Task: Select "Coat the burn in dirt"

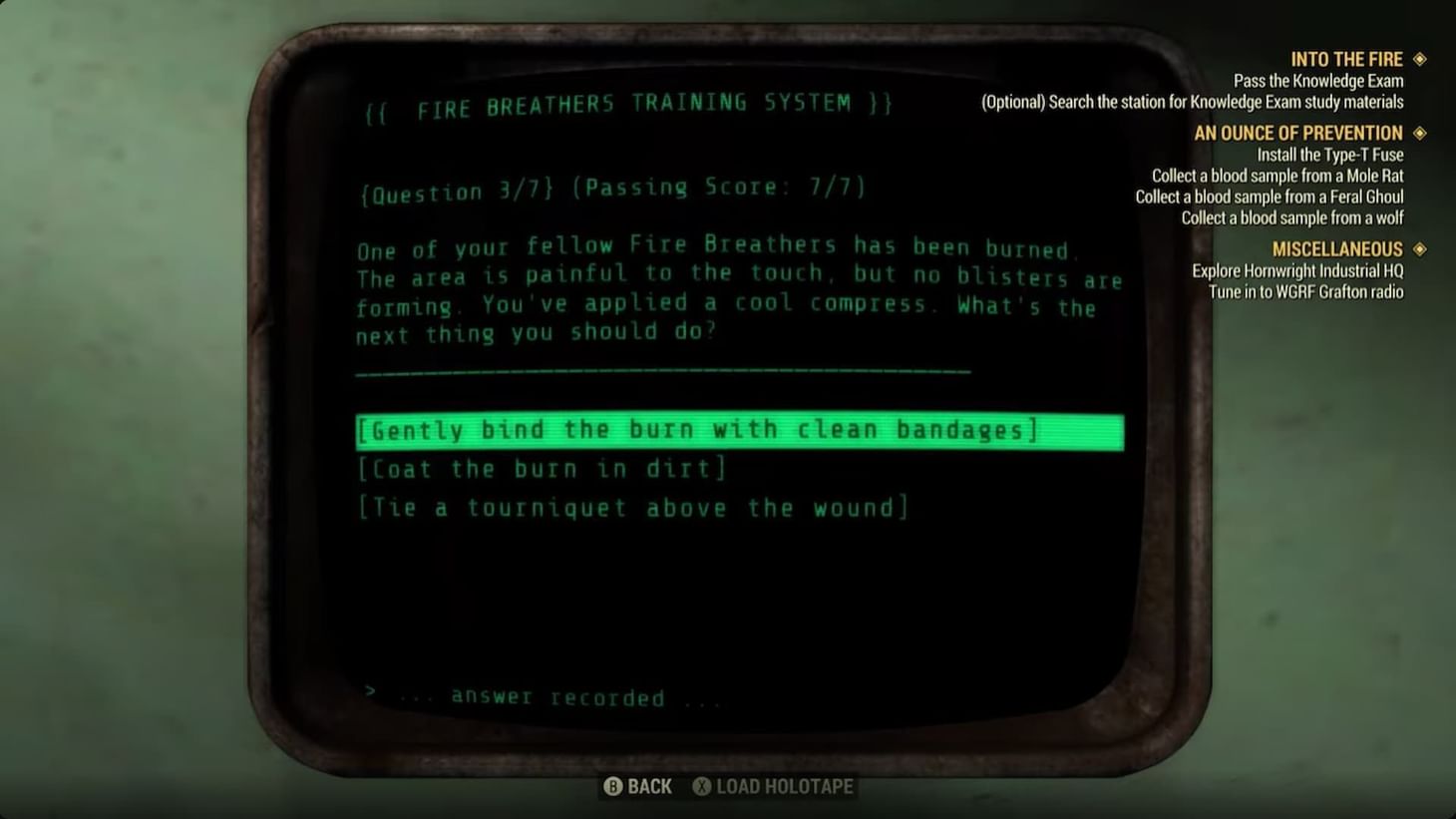Action: pyautogui.click(x=544, y=468)
